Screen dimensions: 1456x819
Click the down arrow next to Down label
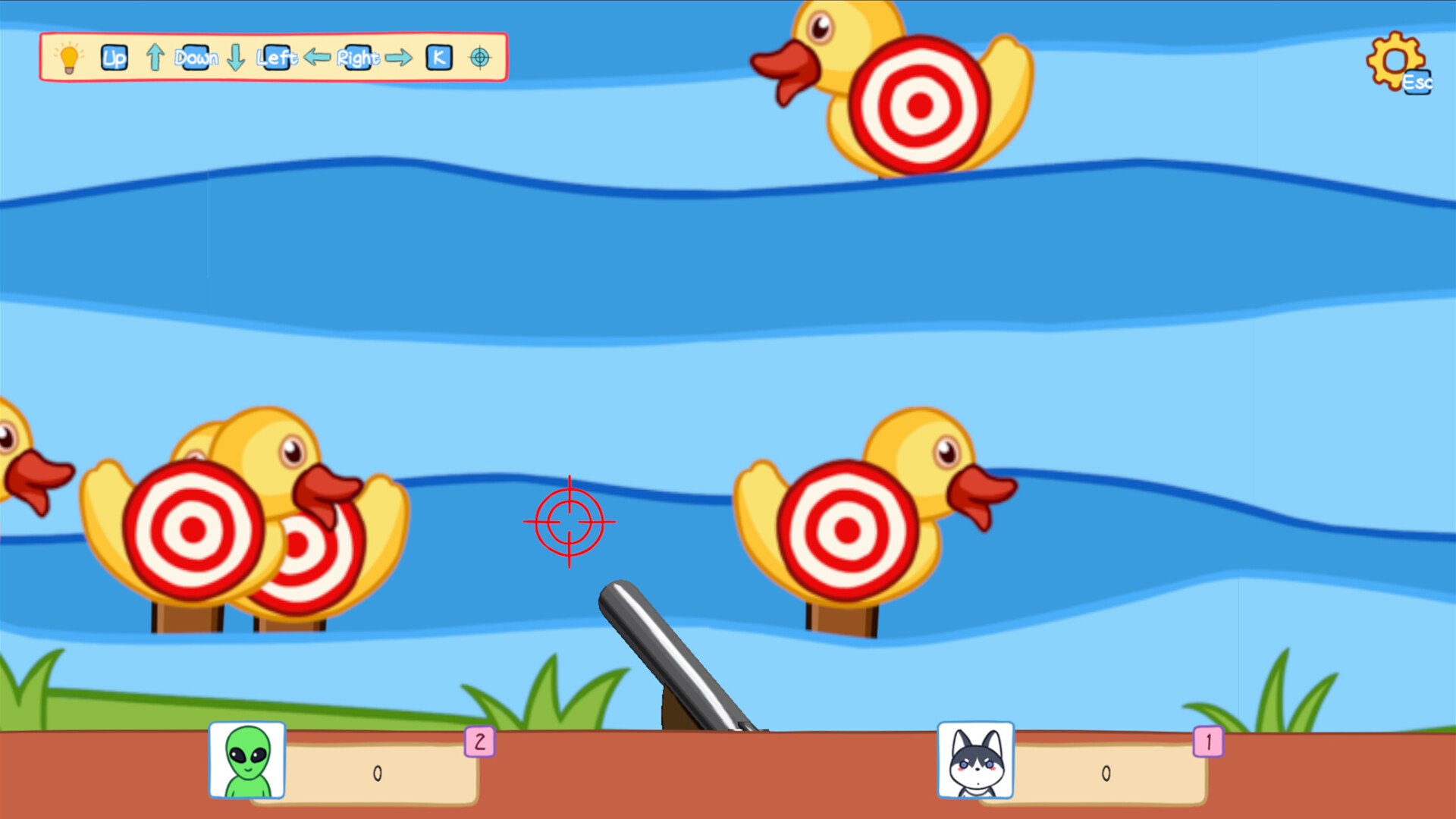(x=235, y=57)
